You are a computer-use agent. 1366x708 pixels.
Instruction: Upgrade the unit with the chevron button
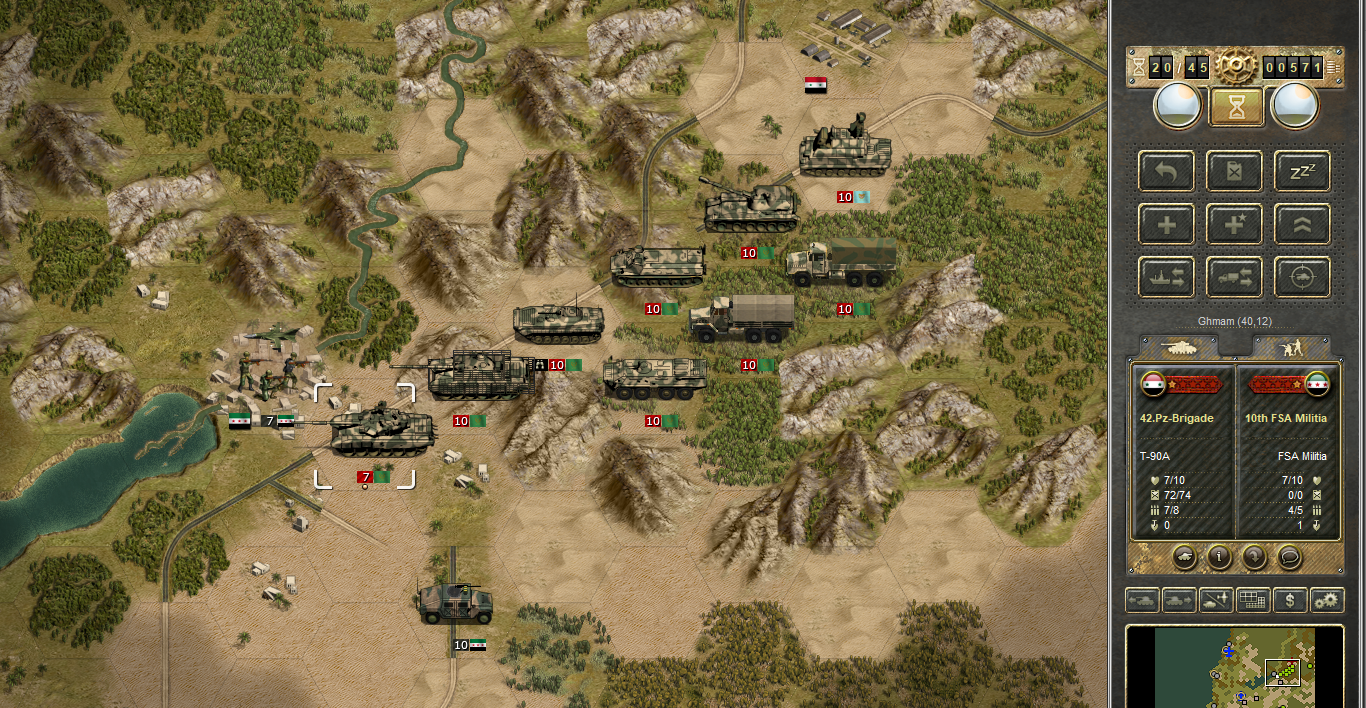[1302, 224]
